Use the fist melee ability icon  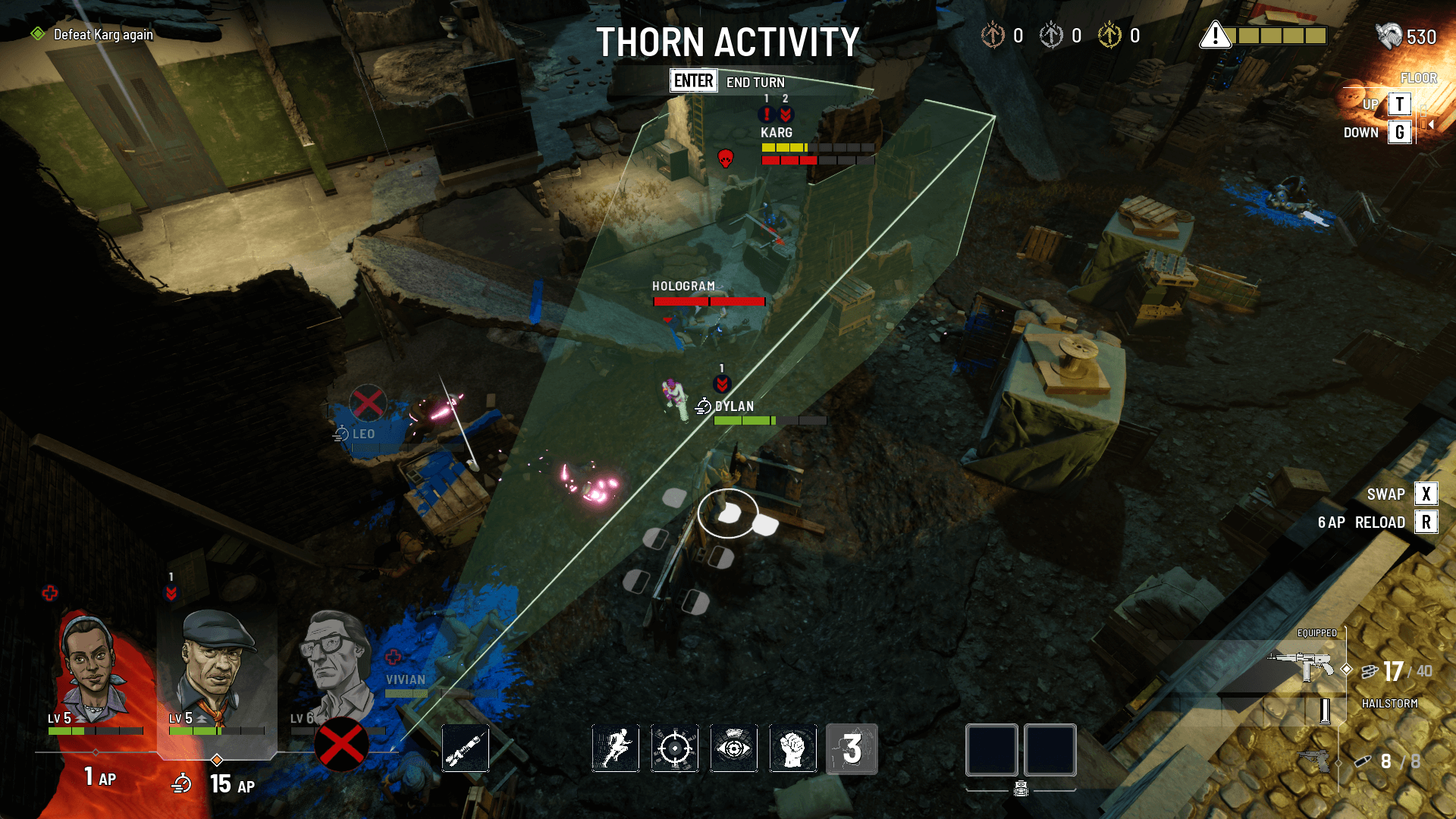point(792,749)
